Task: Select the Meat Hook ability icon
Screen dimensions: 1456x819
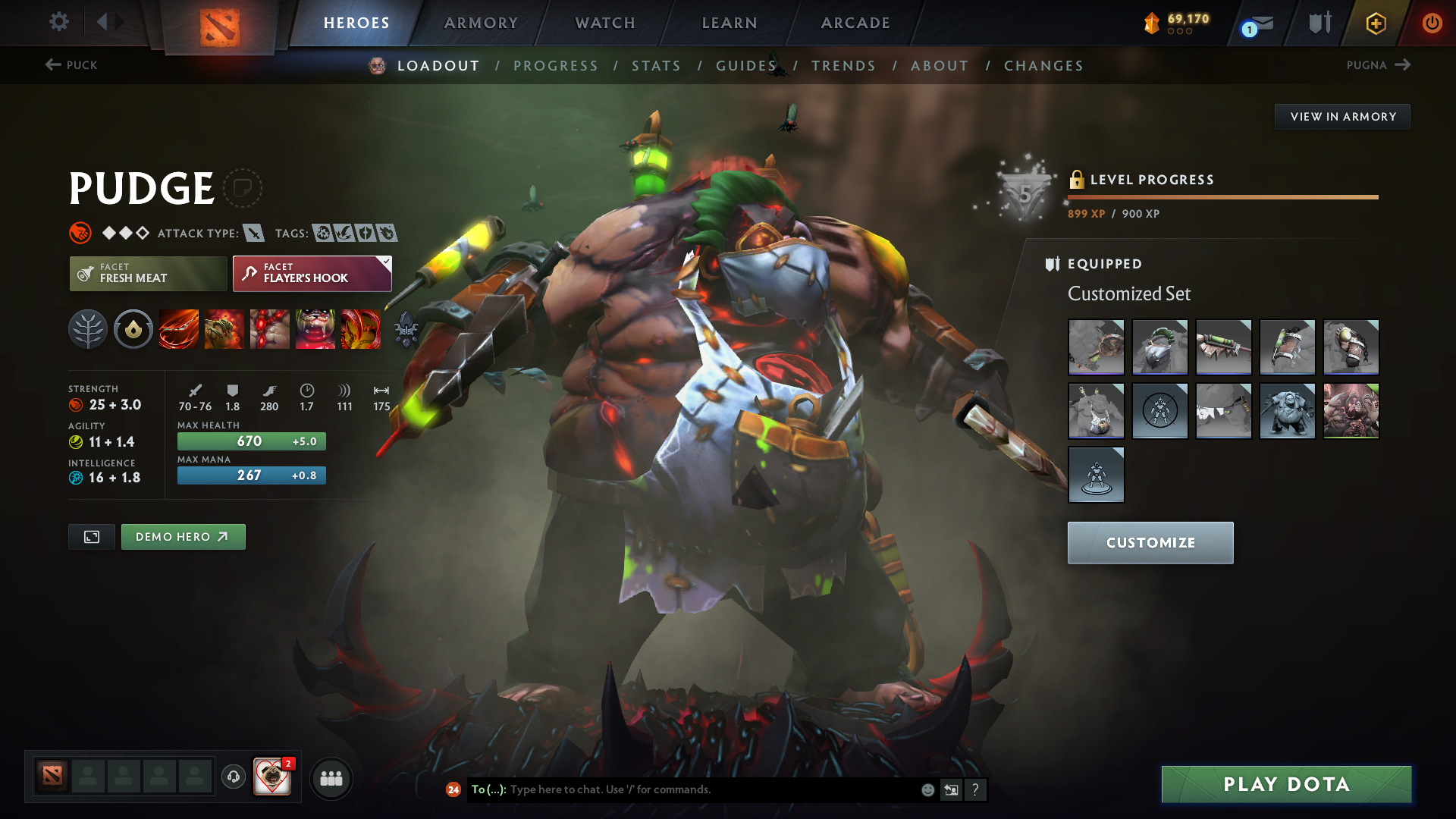Action: point(178,329)
